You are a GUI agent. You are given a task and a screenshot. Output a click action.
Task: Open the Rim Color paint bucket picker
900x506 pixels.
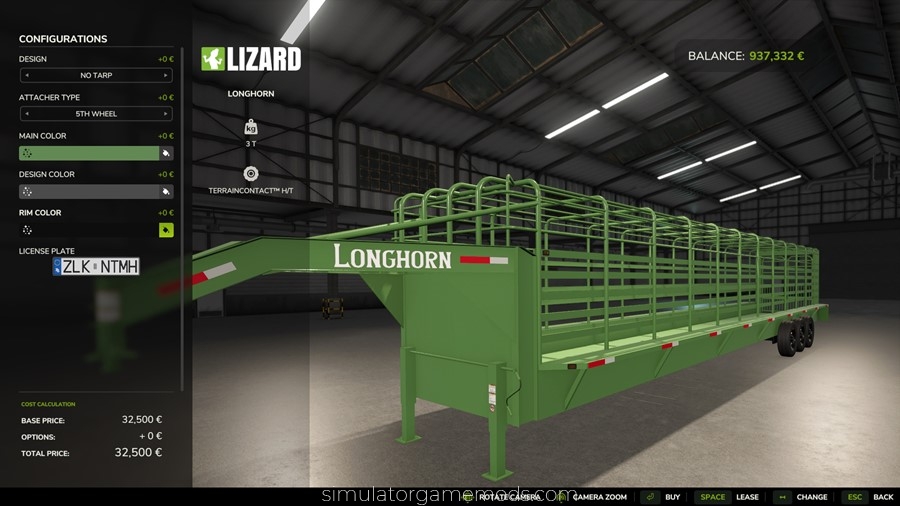click(x=166, y=230)
